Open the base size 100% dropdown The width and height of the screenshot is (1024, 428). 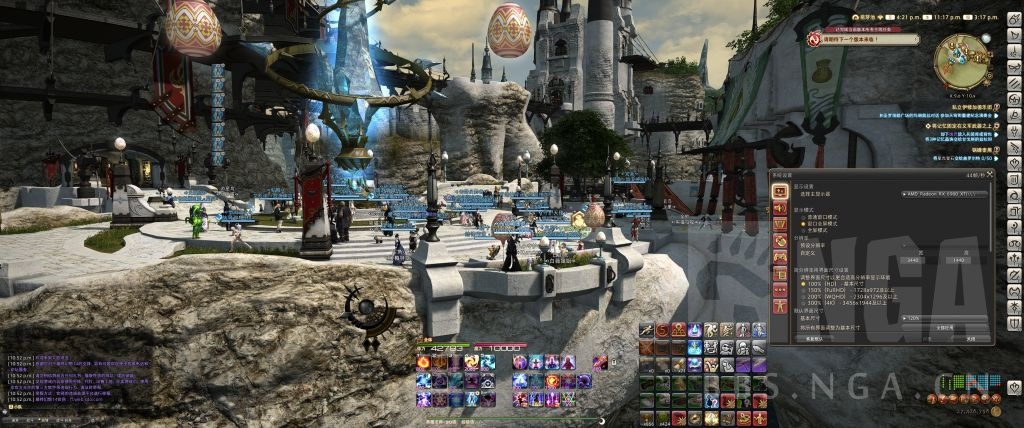point(943,318)
